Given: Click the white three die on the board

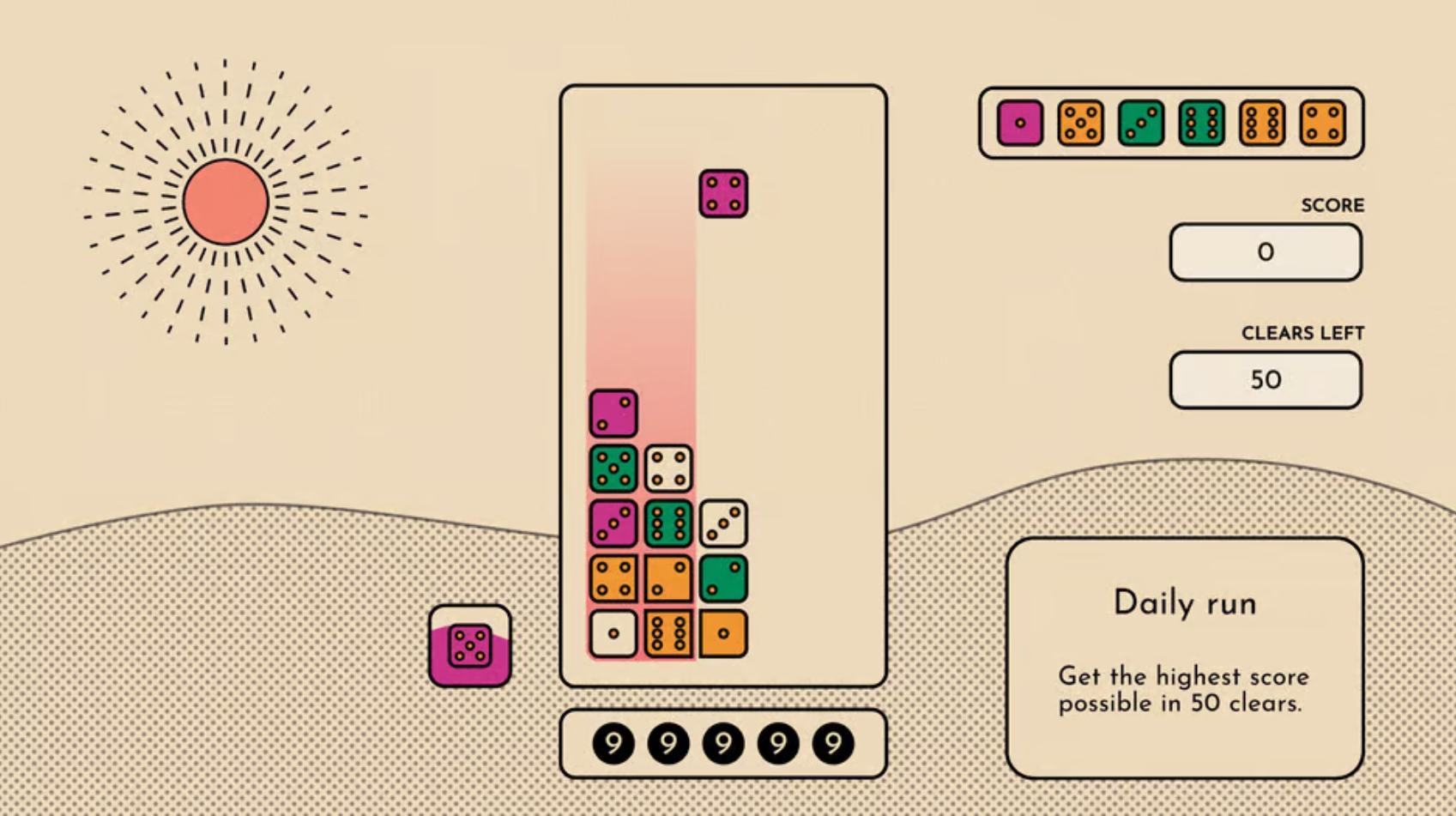Looking at the screenshot, I should tap(723, 523).
